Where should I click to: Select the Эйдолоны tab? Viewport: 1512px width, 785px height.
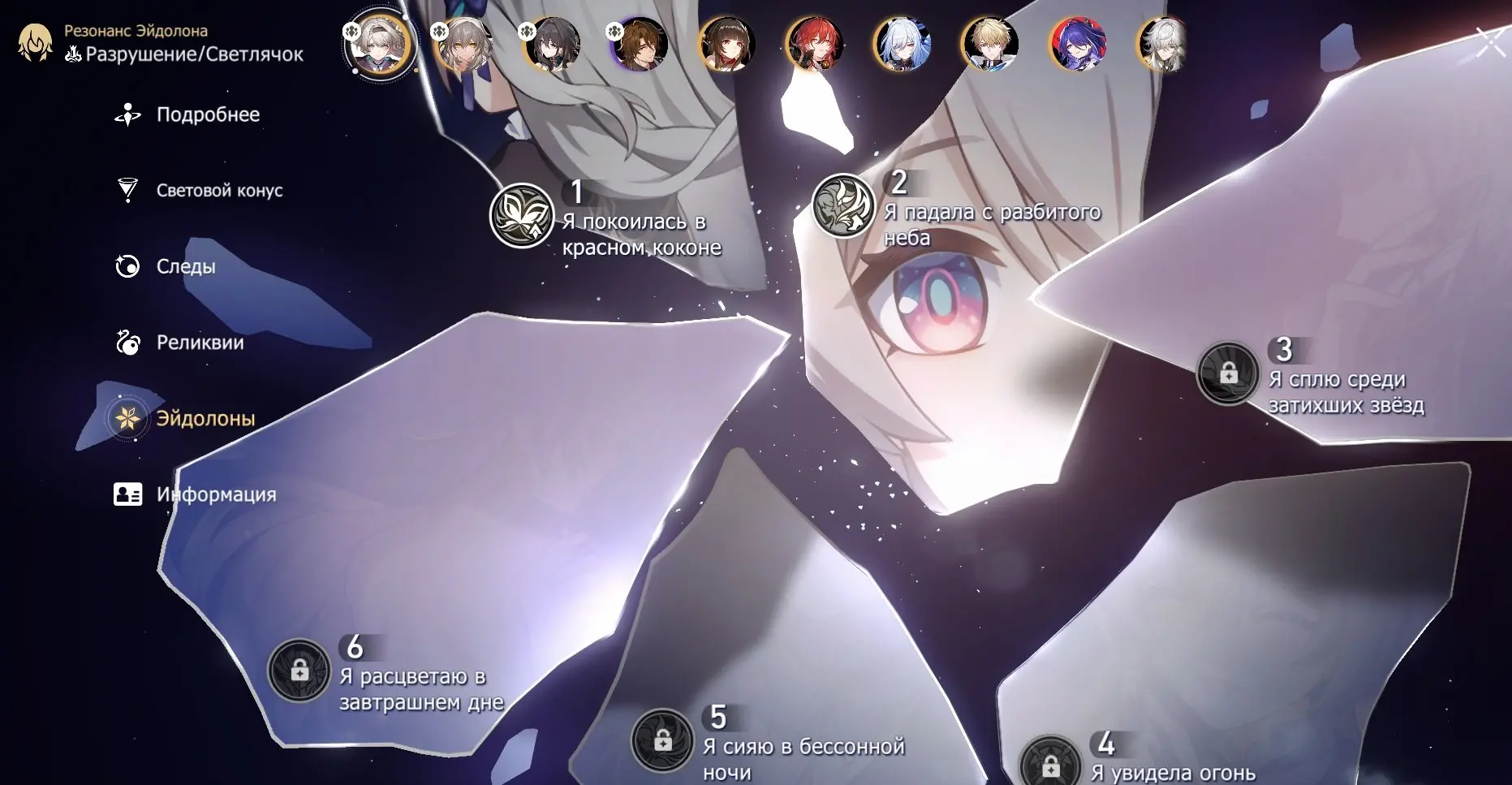tap(205, 419)
